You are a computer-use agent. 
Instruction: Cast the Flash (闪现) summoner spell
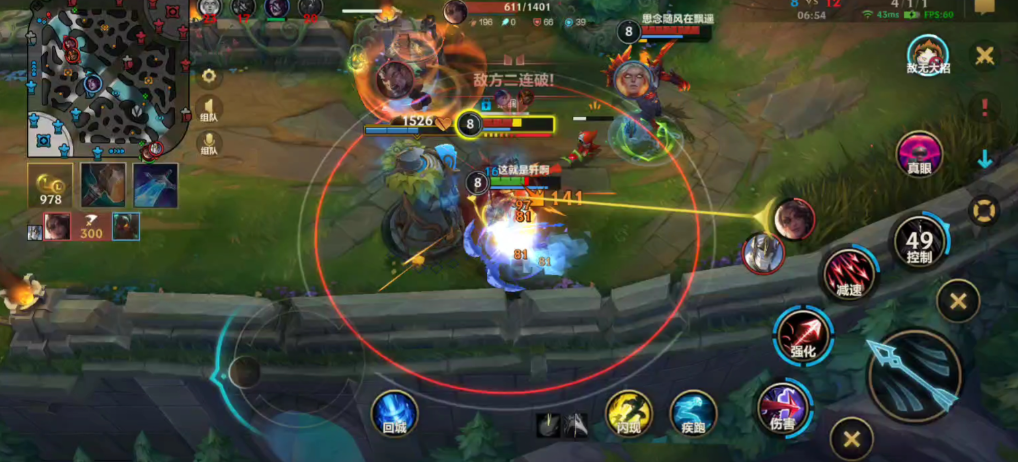[x=629, y=414]
